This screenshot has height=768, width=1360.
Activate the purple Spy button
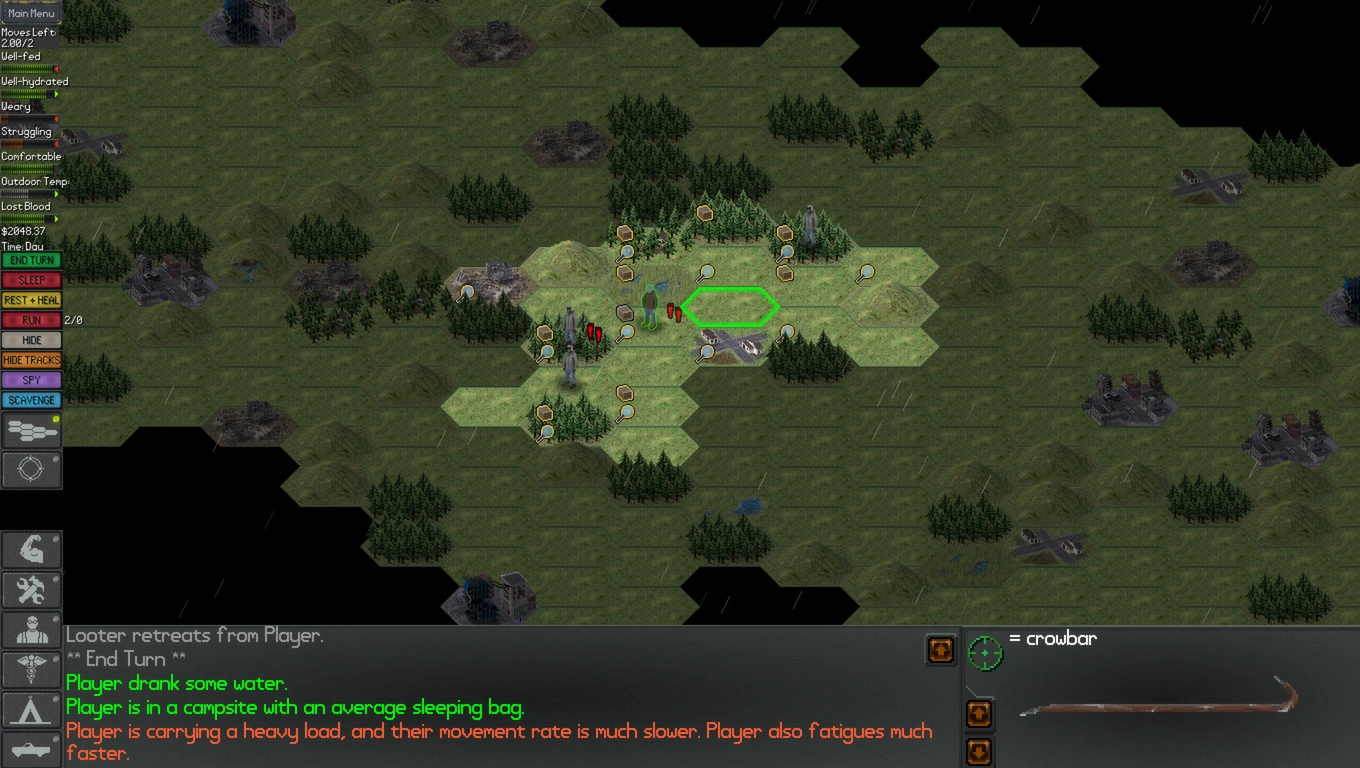point(31,380)
